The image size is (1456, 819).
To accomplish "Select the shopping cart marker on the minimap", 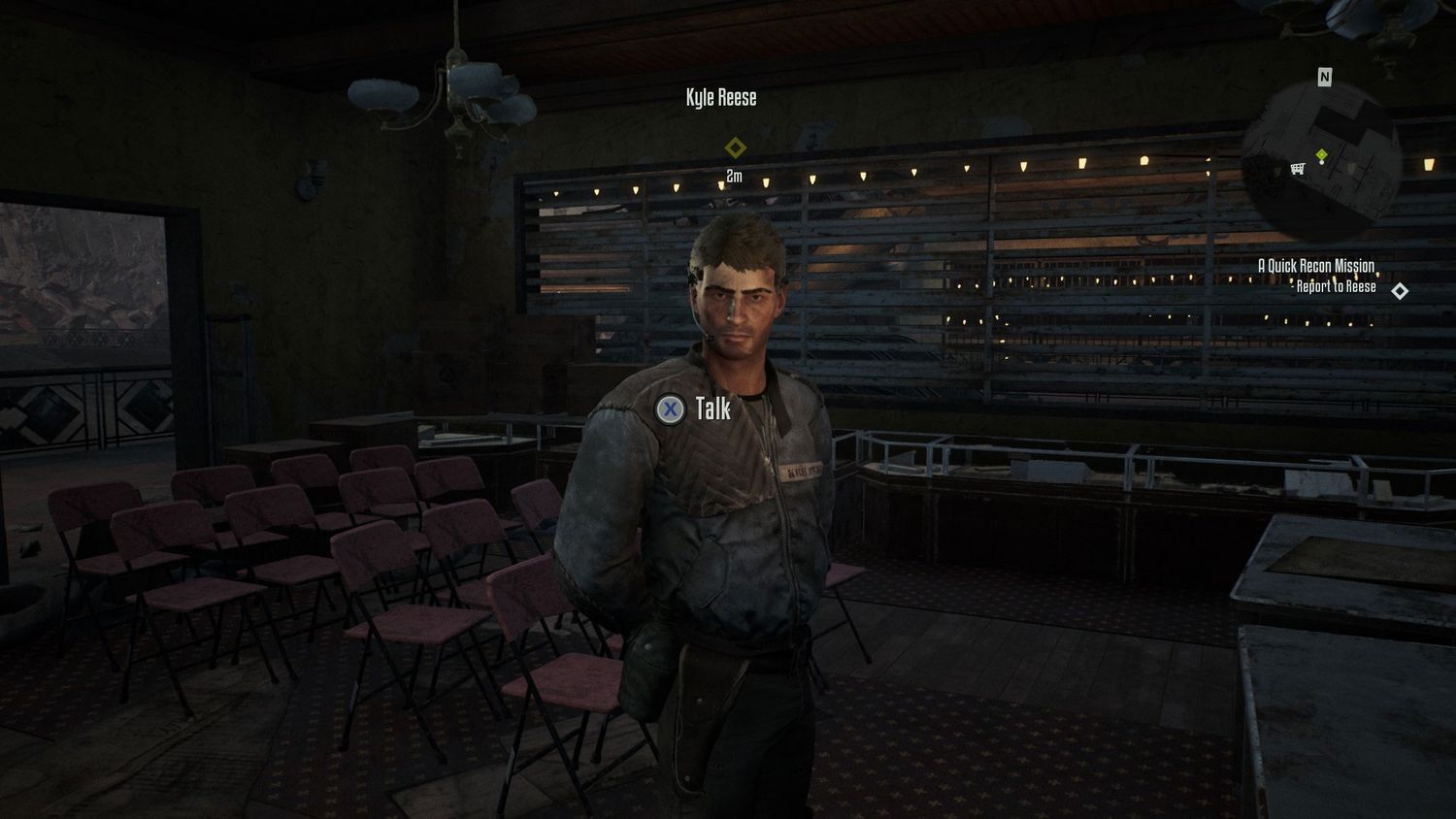I will coord(1298,169).
